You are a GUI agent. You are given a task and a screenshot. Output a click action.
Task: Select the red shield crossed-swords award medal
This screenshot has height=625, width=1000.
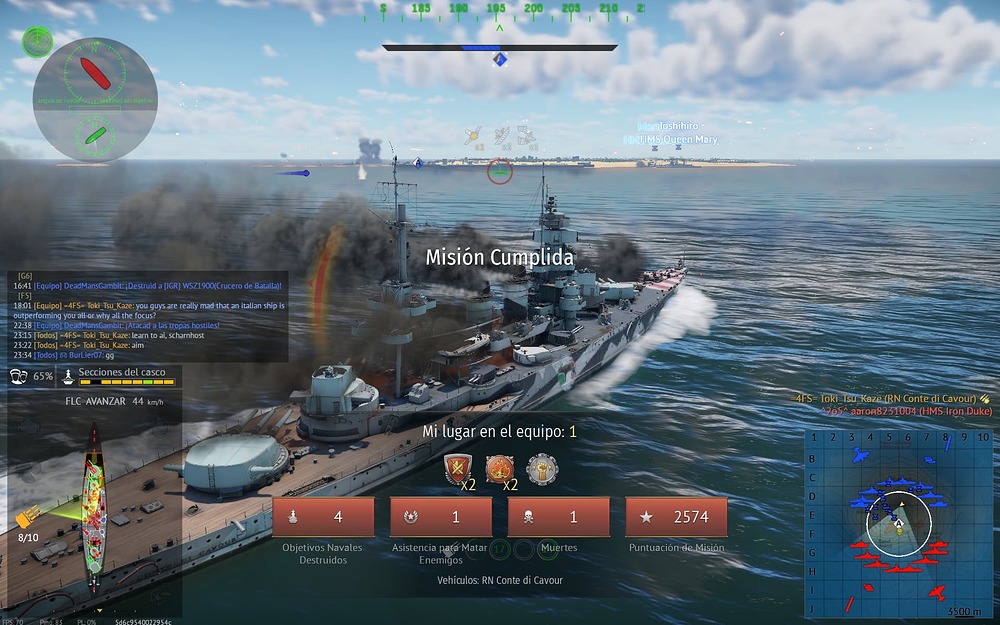(x=459, y=468)
